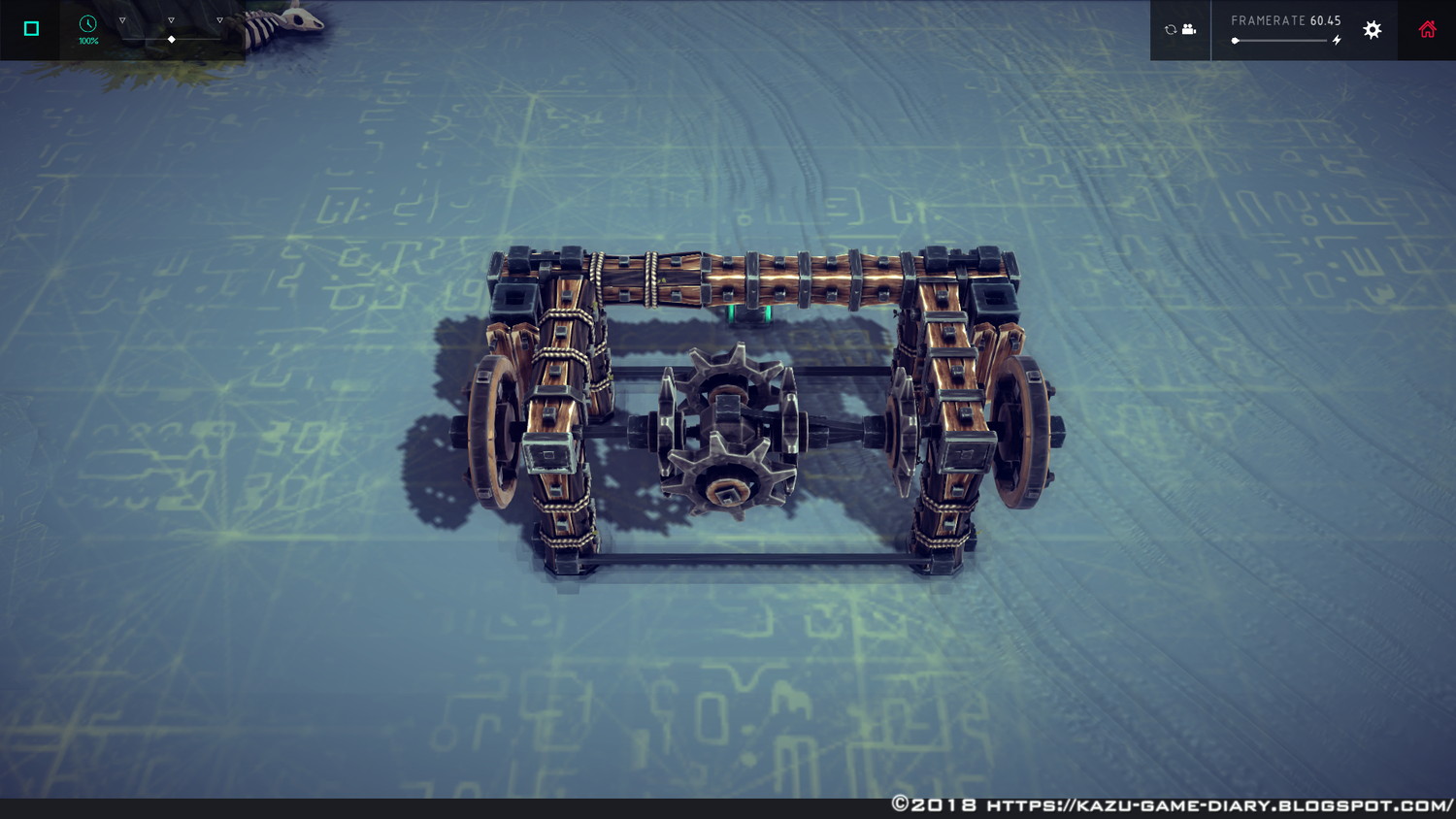Click the diamond handle on the time slider
Image resolution: width=1456 pixels, height=819 pixels.
171,39
